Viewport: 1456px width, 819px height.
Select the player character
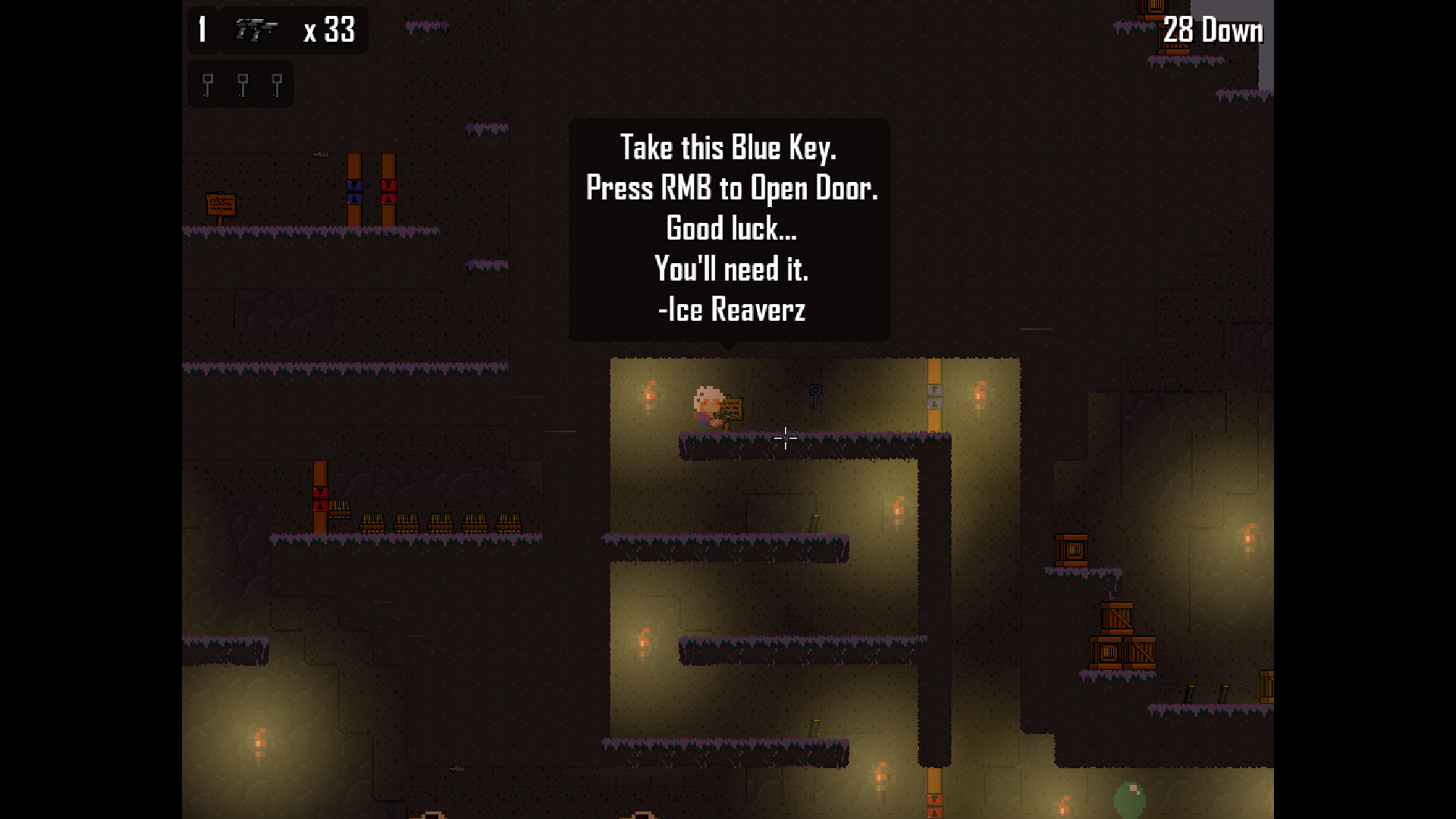pyautogui.click(x=705, y=406)
